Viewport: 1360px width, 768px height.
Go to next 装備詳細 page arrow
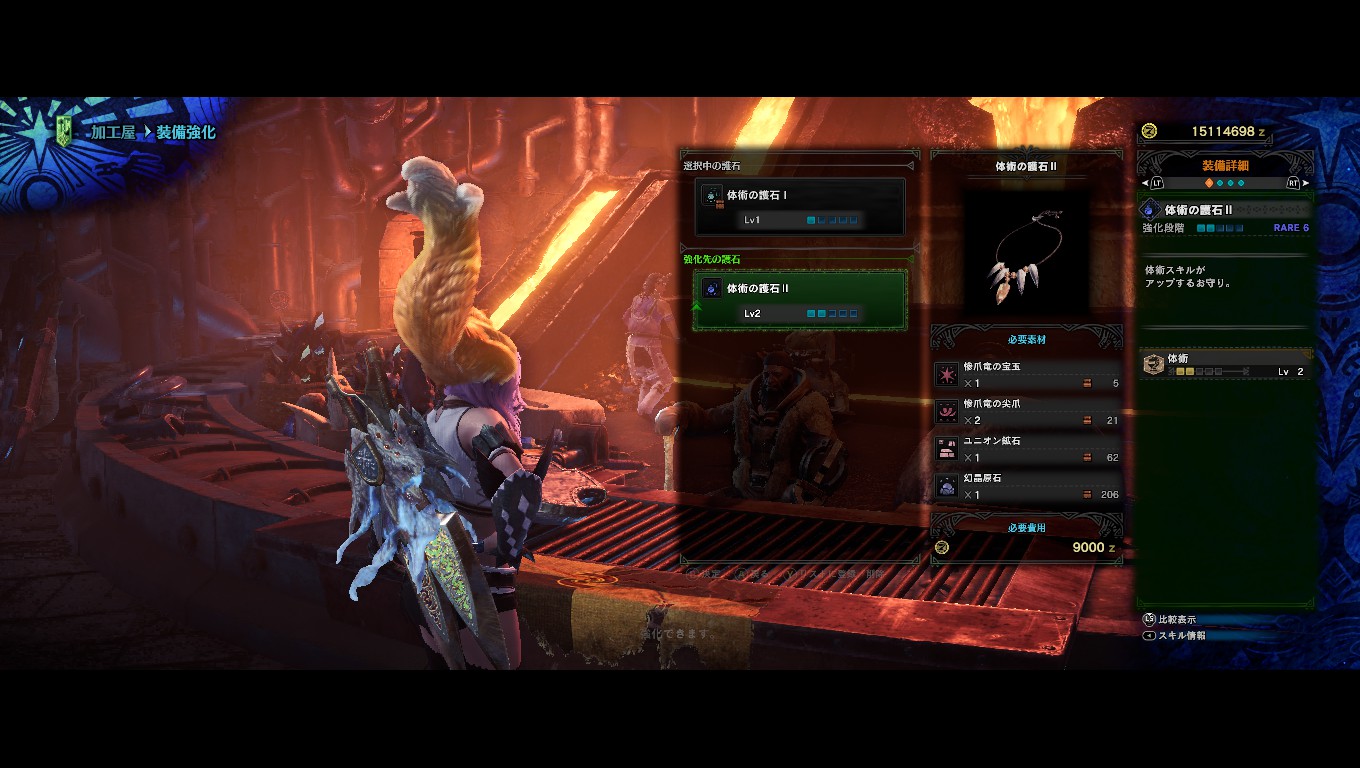[1304, 183]
